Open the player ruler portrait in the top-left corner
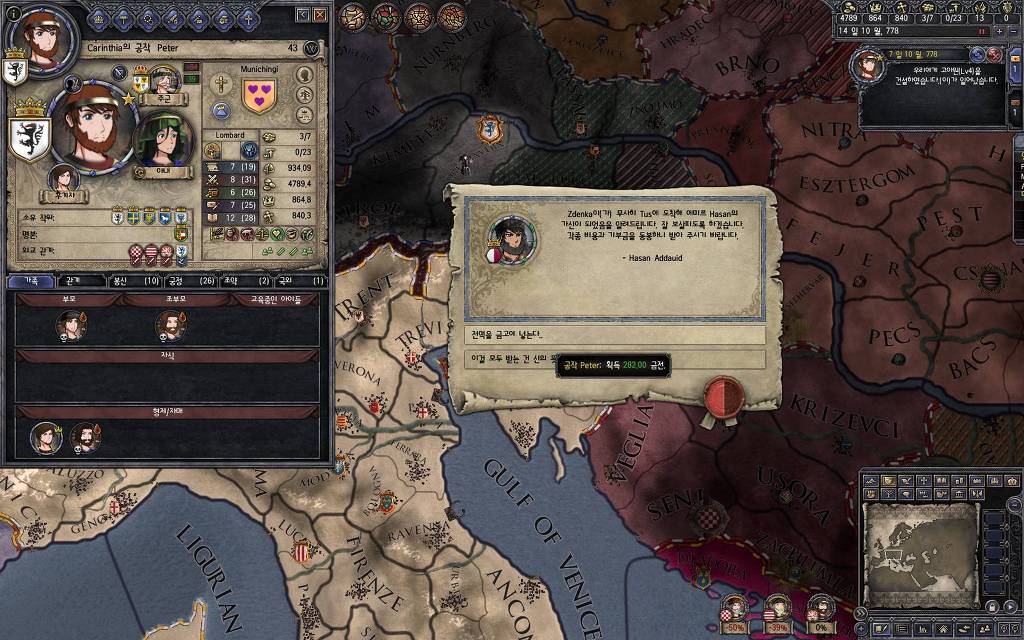 coord(40,39)
